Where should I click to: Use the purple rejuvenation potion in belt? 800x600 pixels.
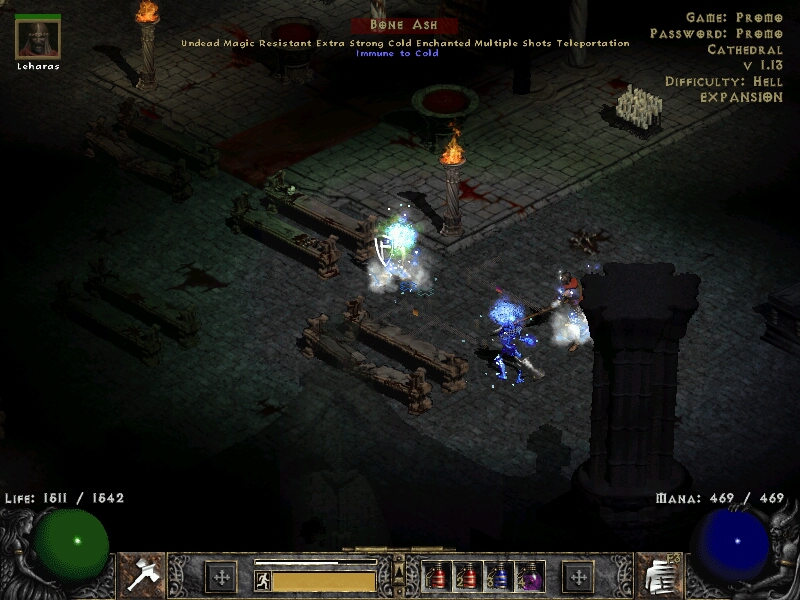[x=530, y=576]
